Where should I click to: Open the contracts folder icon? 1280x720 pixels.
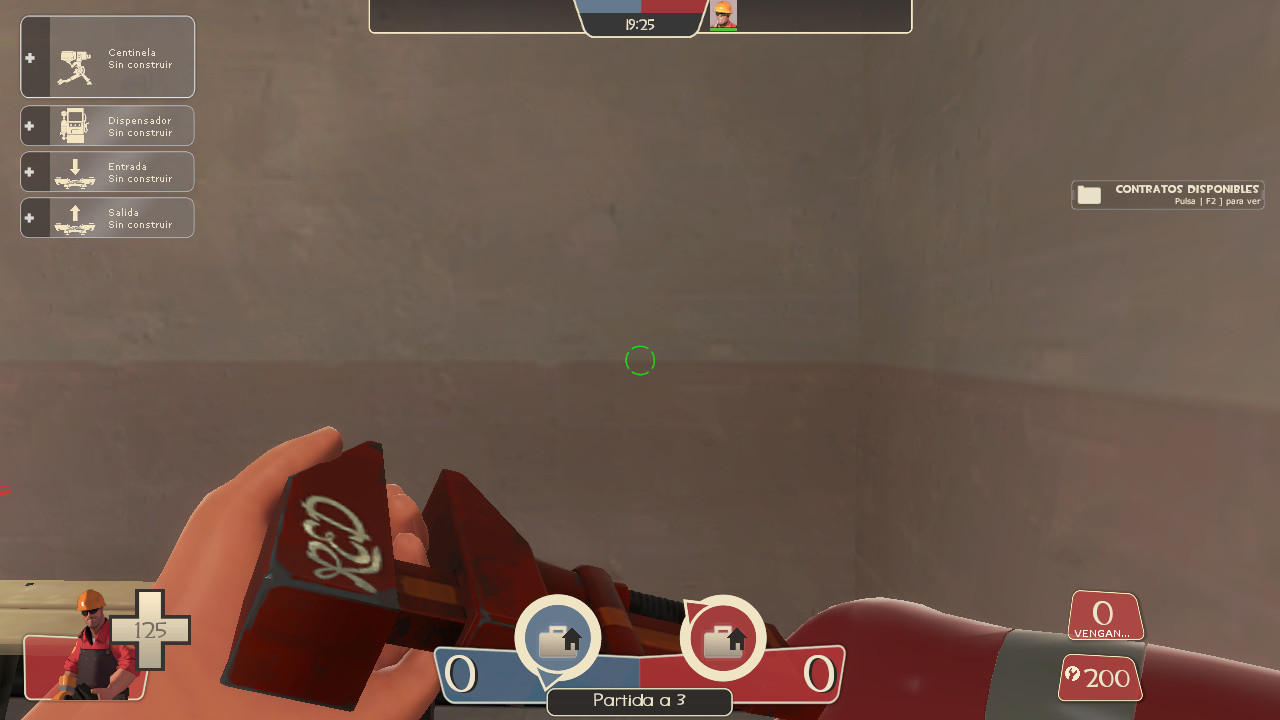1089,194
